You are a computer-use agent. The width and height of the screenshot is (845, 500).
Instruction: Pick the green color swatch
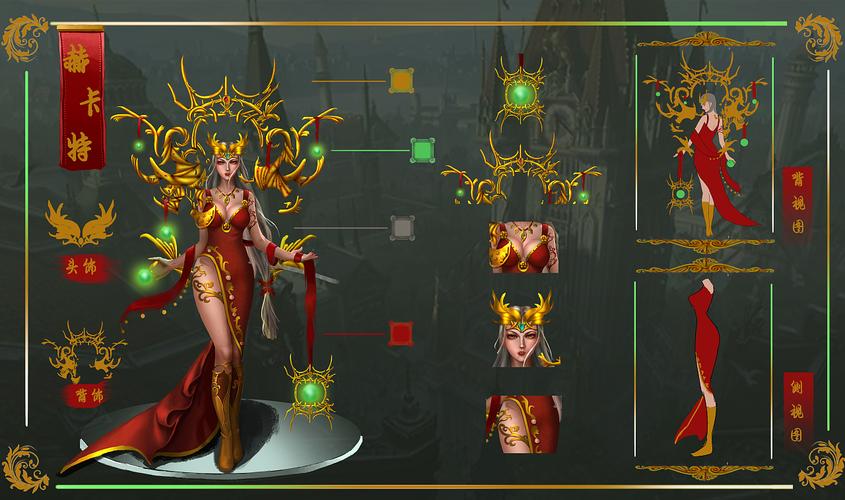(422, 151)
